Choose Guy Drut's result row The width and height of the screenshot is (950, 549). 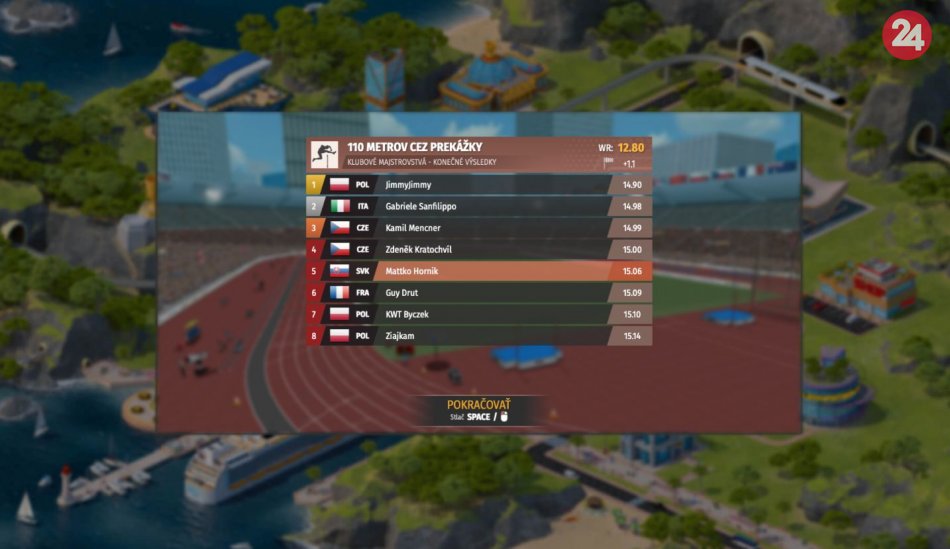(x=480, y=293)
